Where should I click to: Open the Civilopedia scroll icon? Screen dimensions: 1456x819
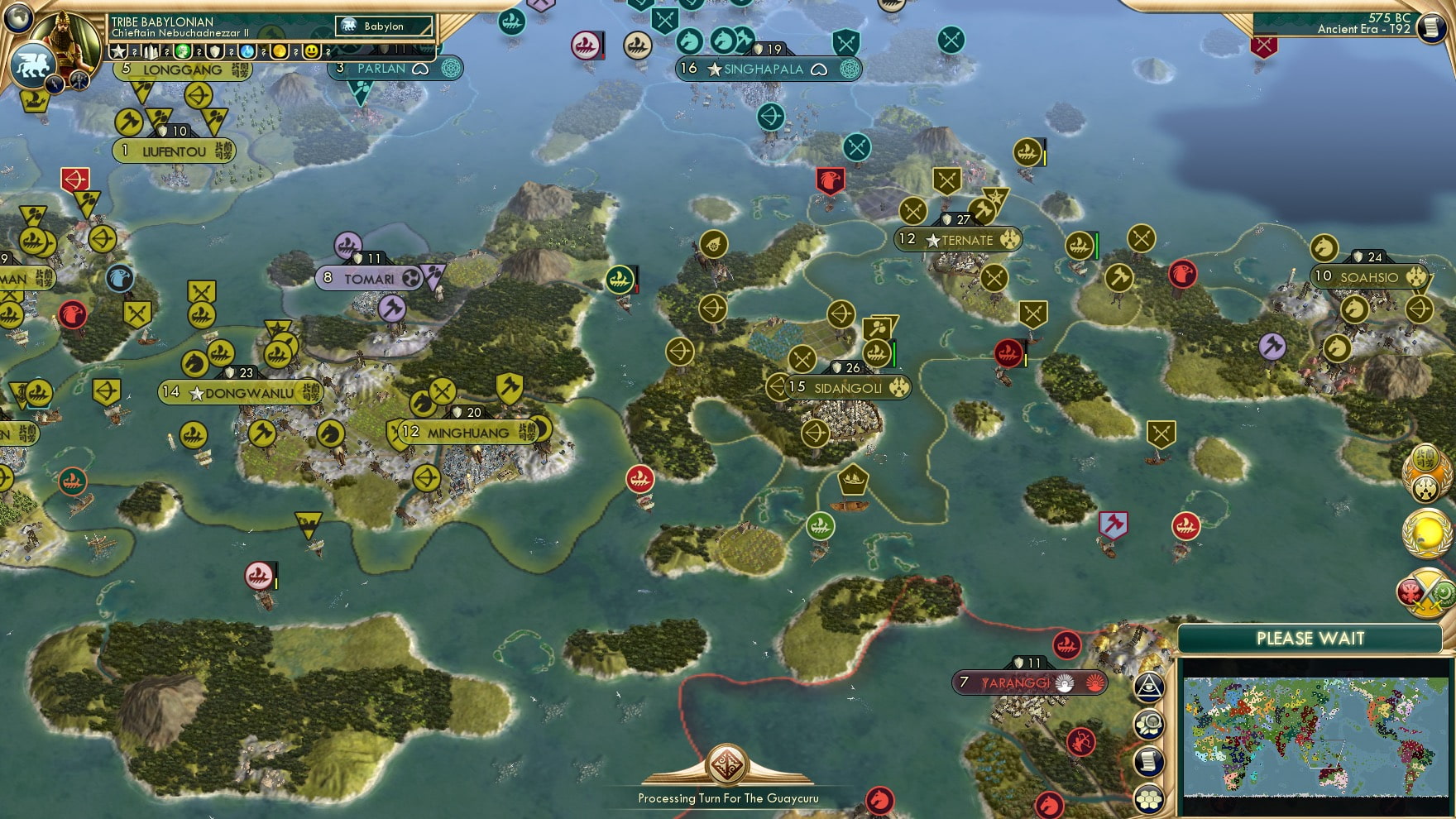point(1148,761)
